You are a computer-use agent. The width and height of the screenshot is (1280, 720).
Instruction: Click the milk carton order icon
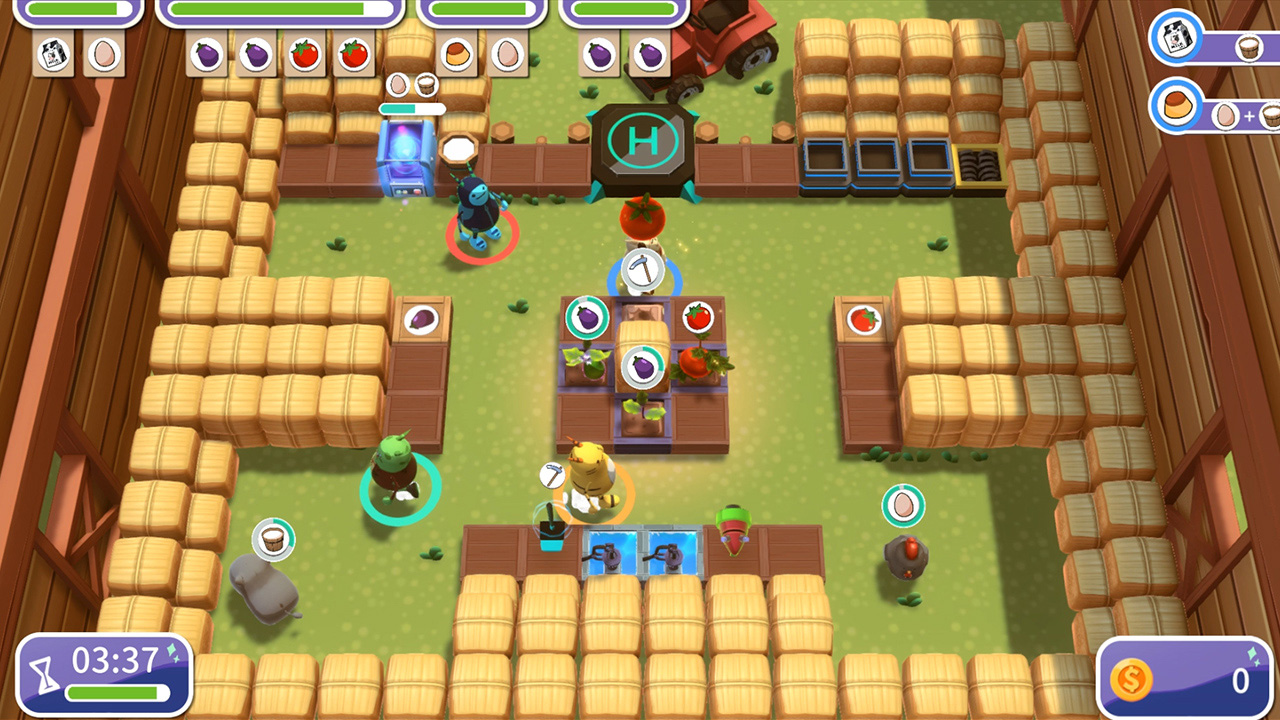point(53,55)
